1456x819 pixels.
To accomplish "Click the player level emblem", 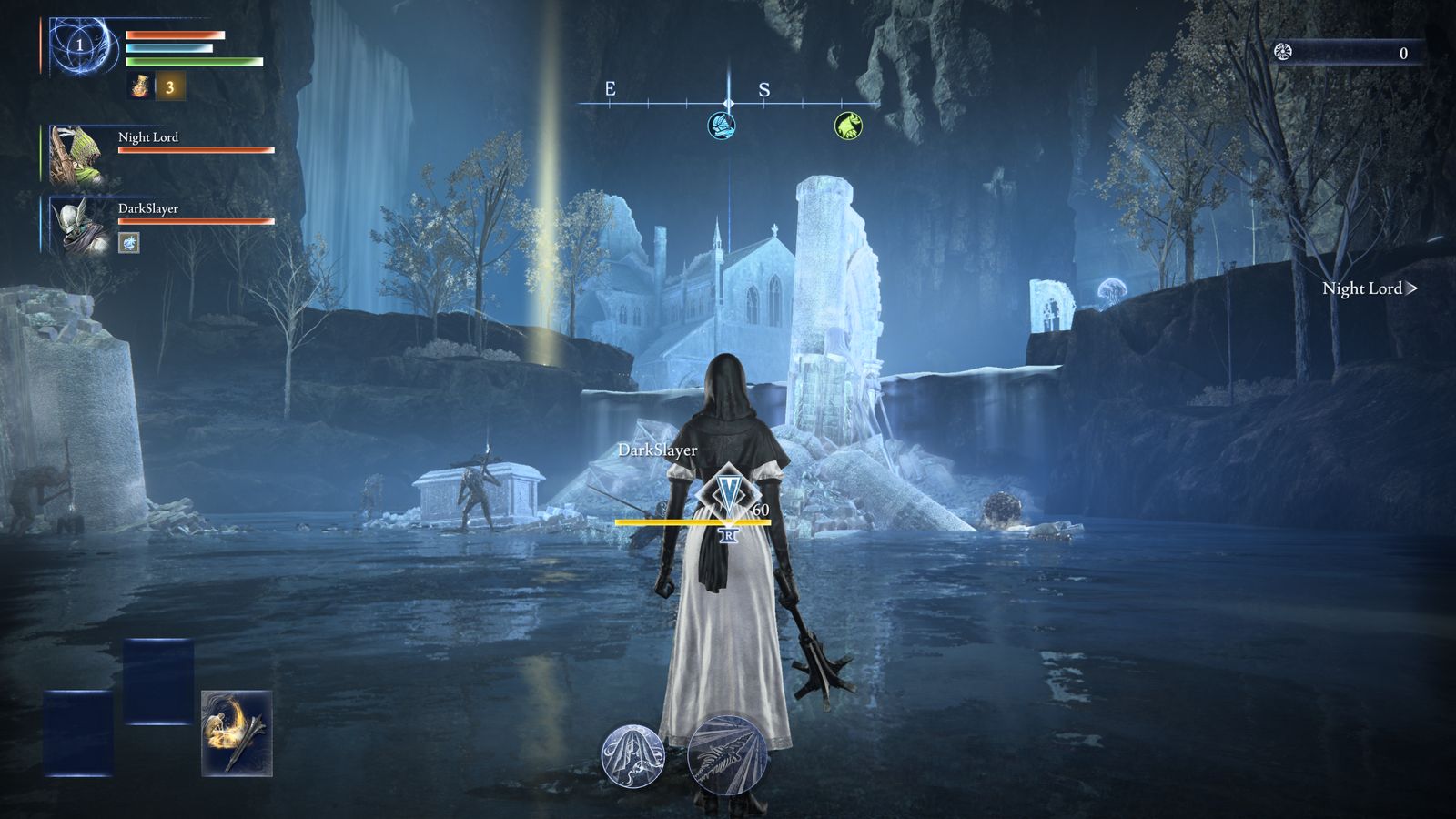I will (x=80, y=45).
